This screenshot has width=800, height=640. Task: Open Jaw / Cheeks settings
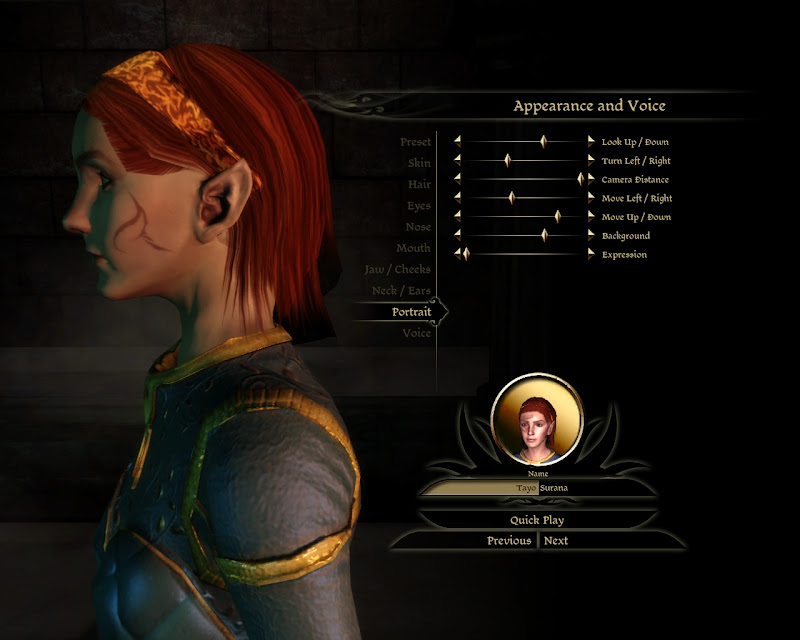pos(398,270)
